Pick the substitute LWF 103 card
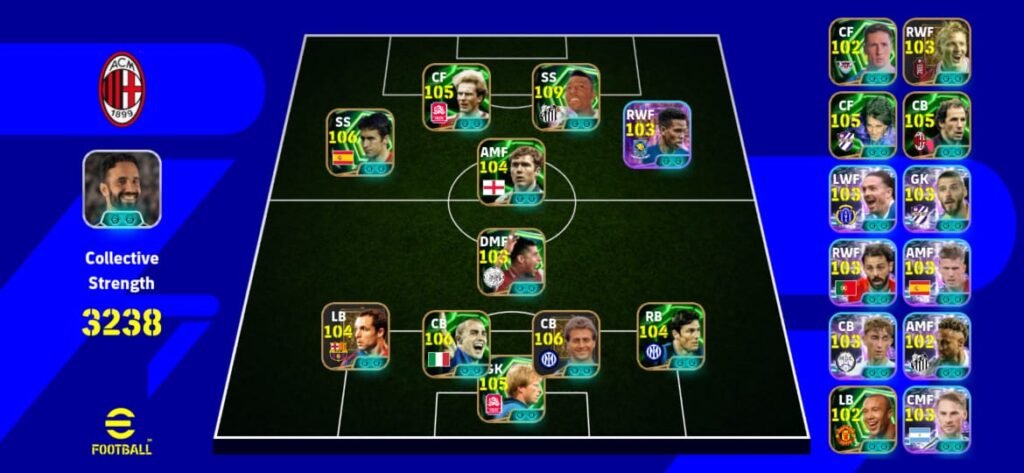 click(862, 198)
